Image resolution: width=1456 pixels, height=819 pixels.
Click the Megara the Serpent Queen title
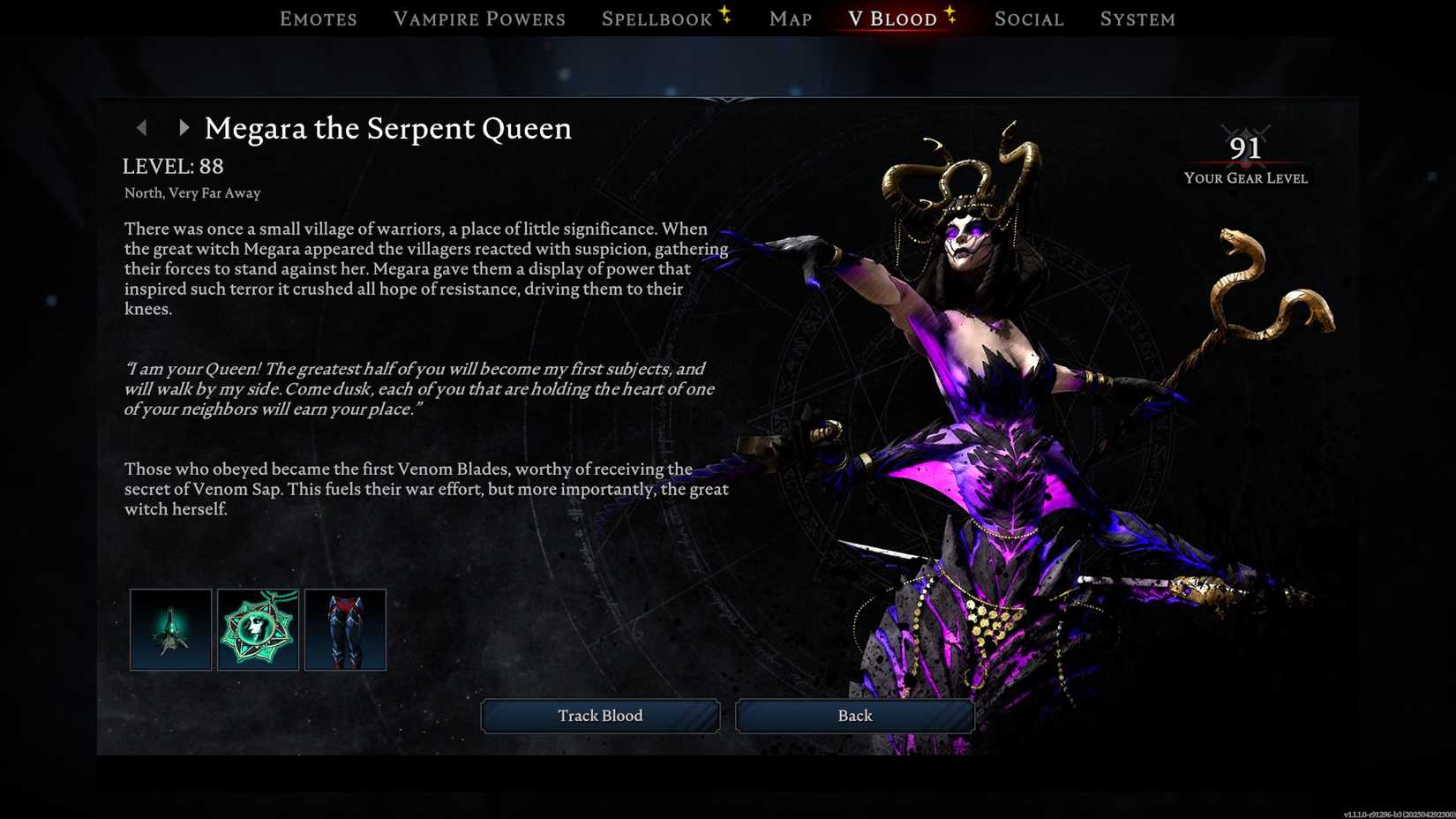pyautogui.click(x=388, y=129)
